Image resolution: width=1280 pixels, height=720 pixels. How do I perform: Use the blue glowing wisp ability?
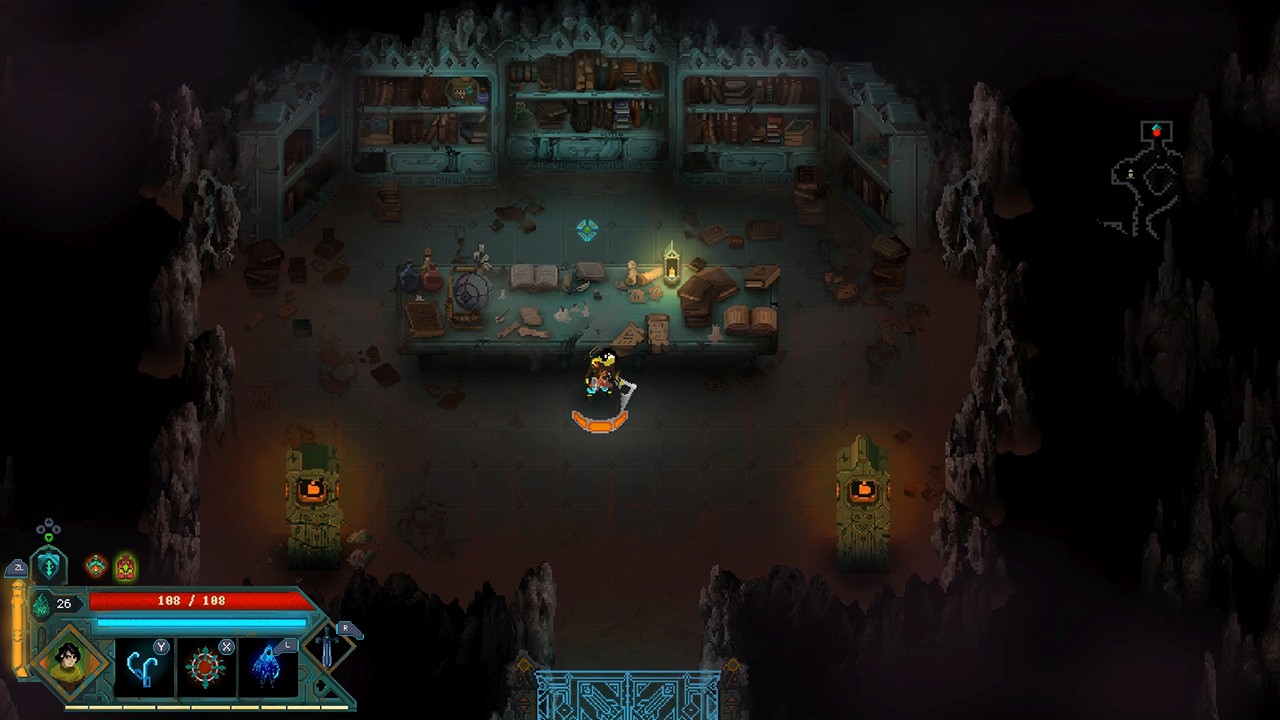pos(268,665)
